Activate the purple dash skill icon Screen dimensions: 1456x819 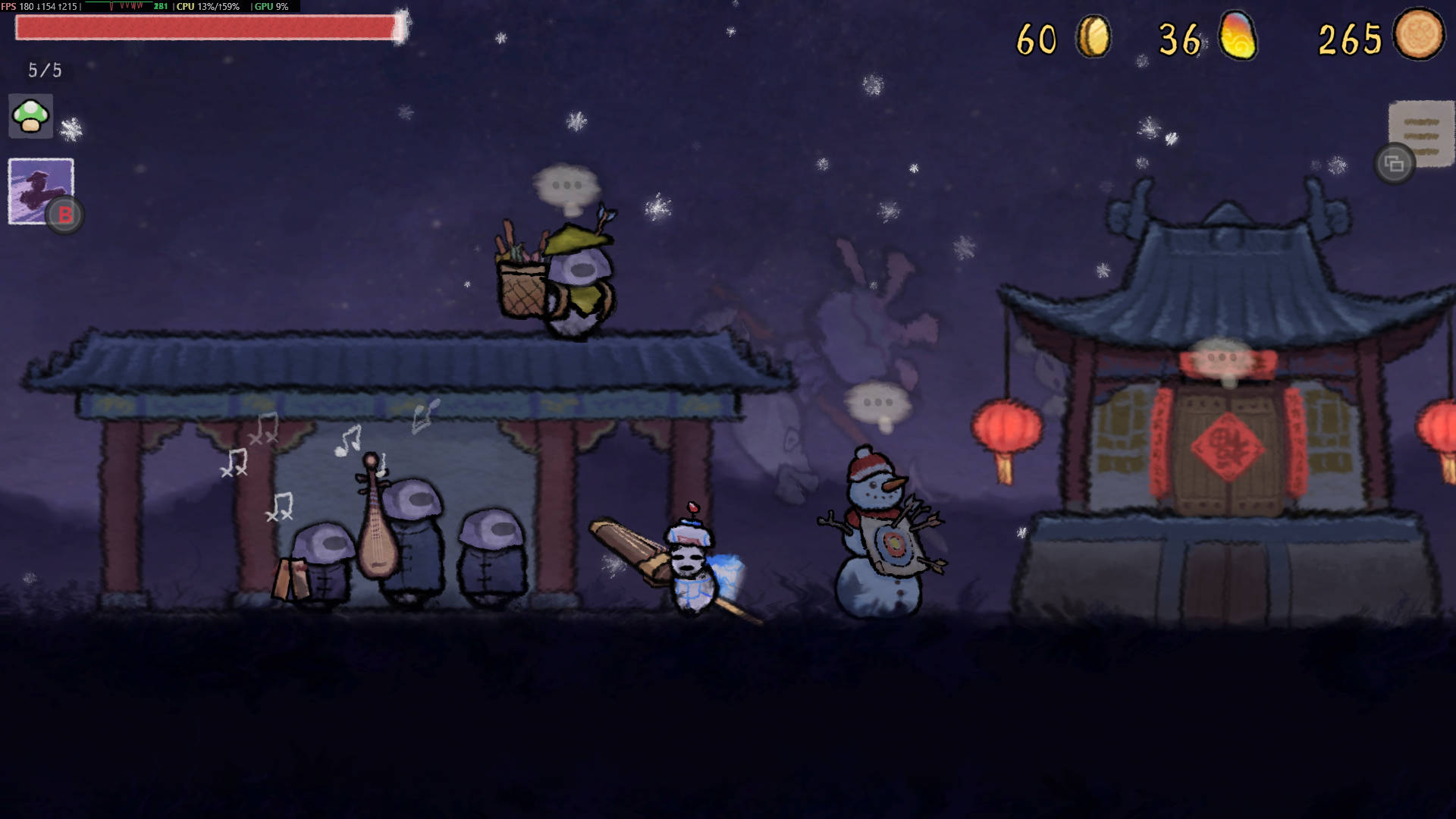click(40, 190)
